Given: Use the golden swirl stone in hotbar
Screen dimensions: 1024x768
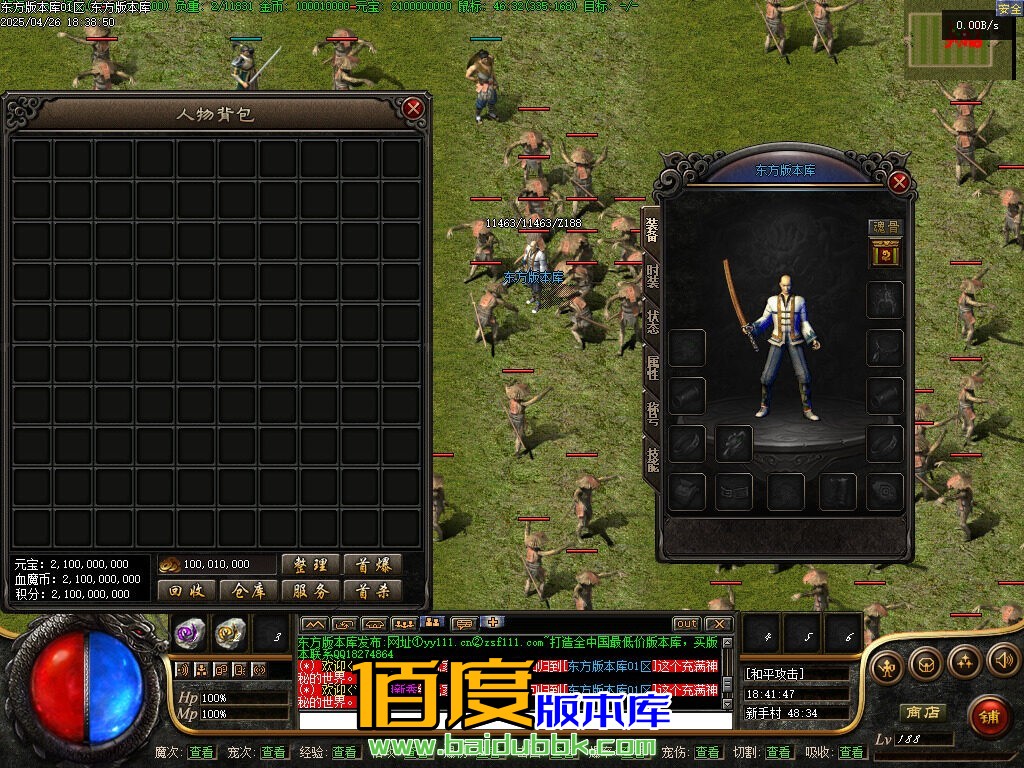Looking at the screenshot, I should (230, 632).
